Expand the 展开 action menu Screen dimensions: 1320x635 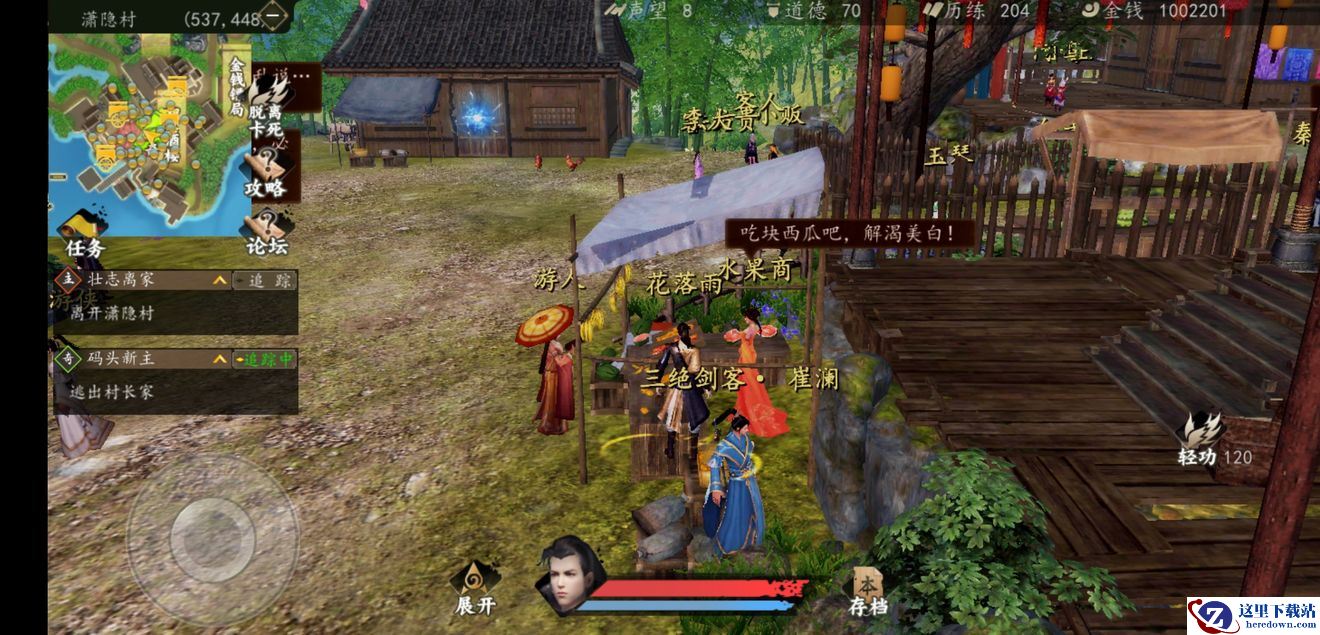tap(475, 588)
